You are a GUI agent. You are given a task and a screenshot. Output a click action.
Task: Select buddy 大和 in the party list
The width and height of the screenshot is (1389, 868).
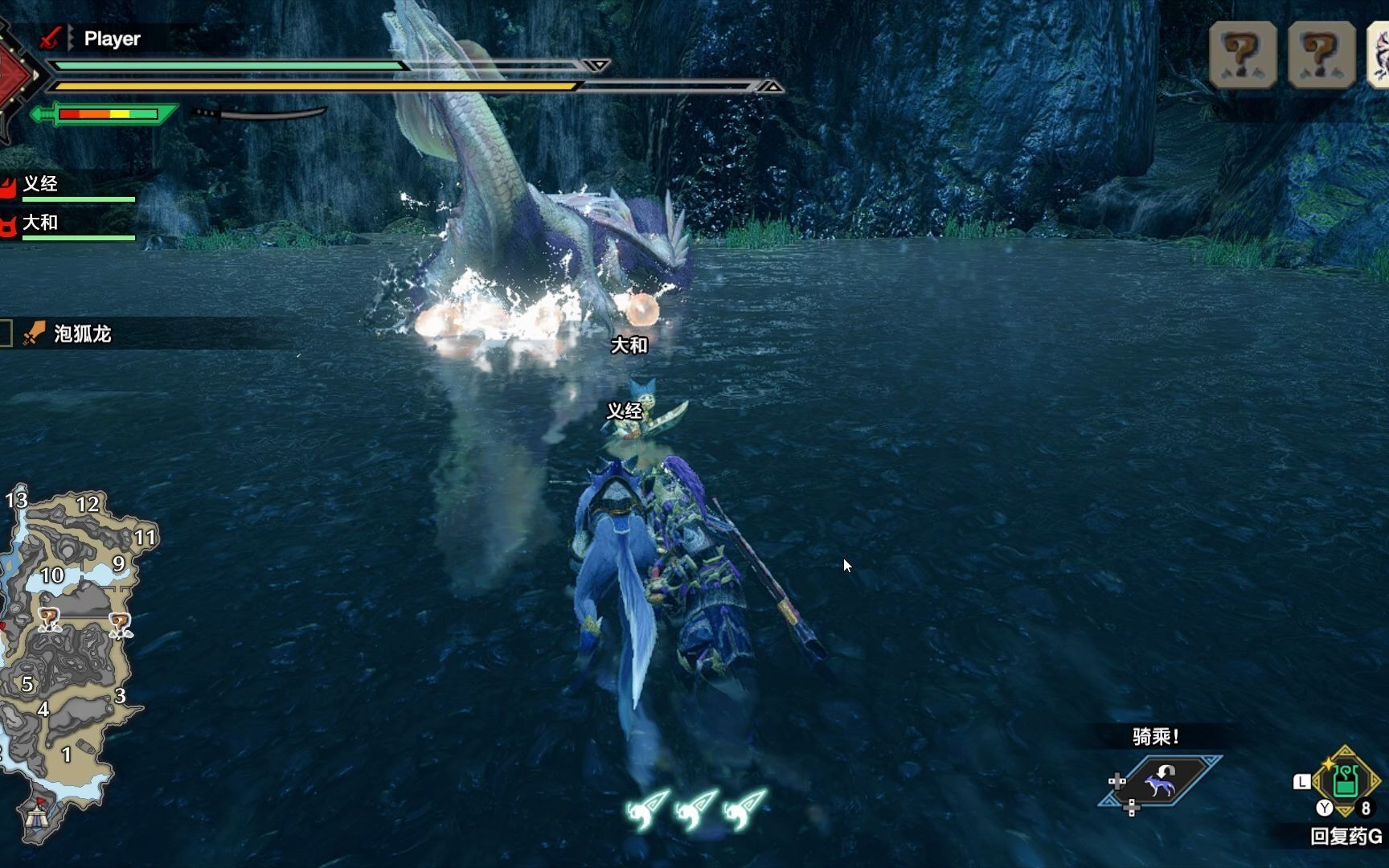coord(40,223)
